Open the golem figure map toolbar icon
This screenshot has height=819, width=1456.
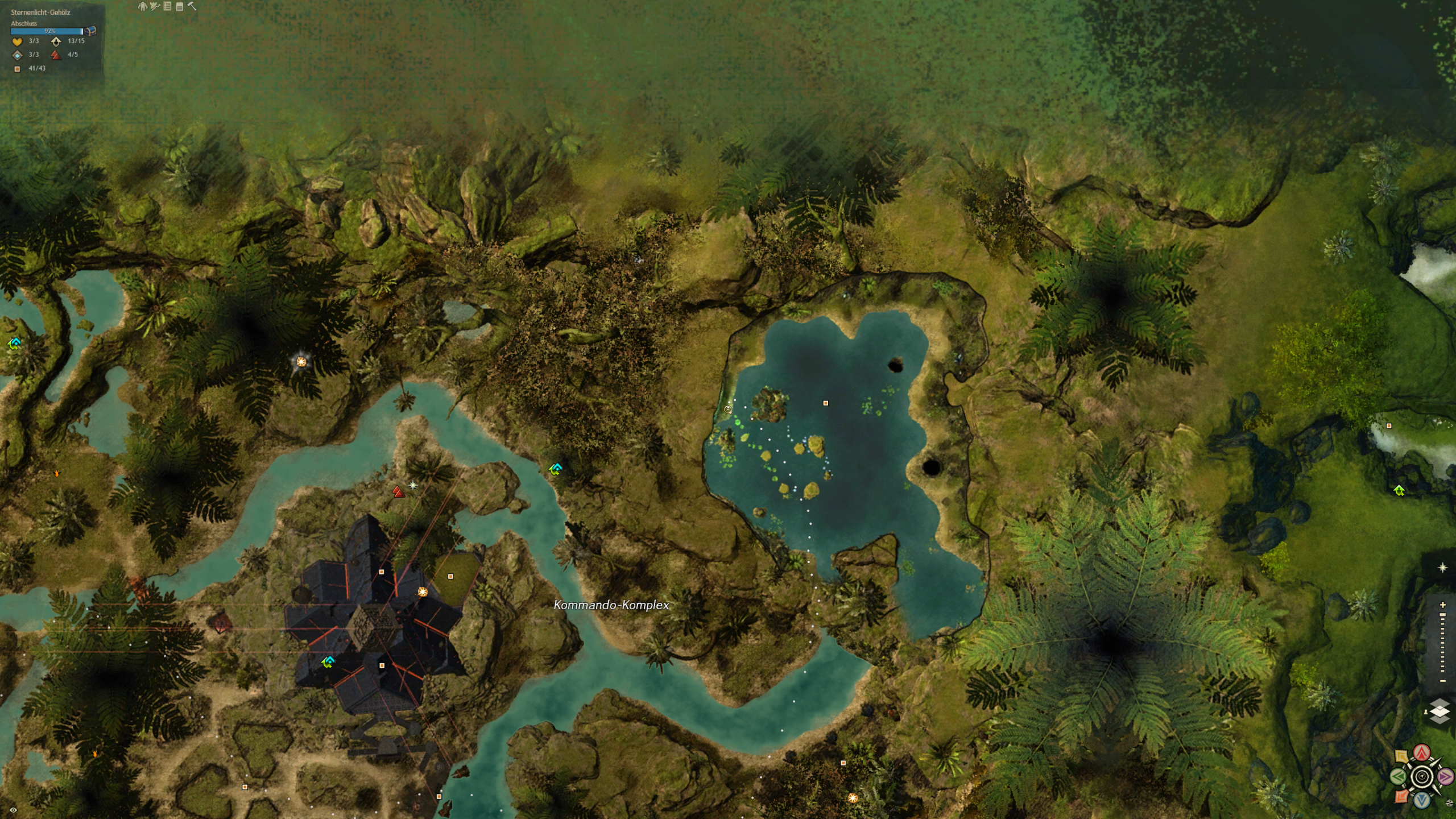[142, 6]
